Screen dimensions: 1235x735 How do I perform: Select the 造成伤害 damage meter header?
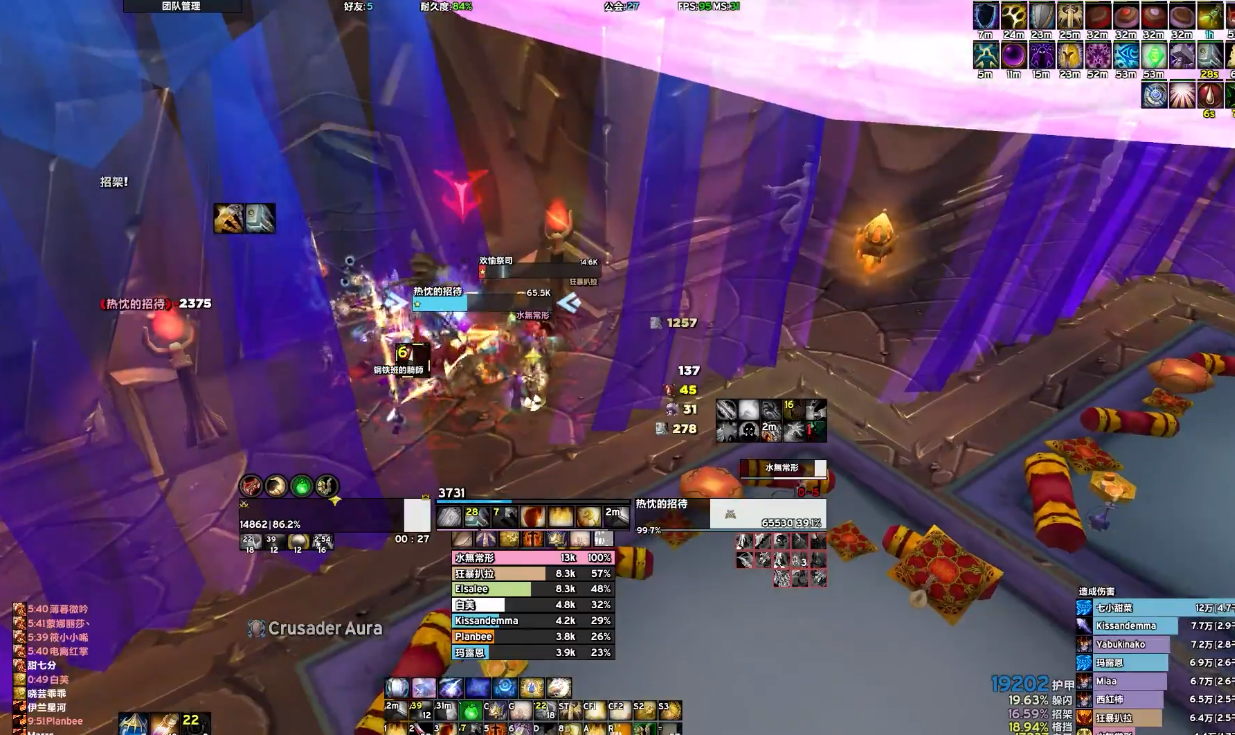click(x=1097, y=591)
